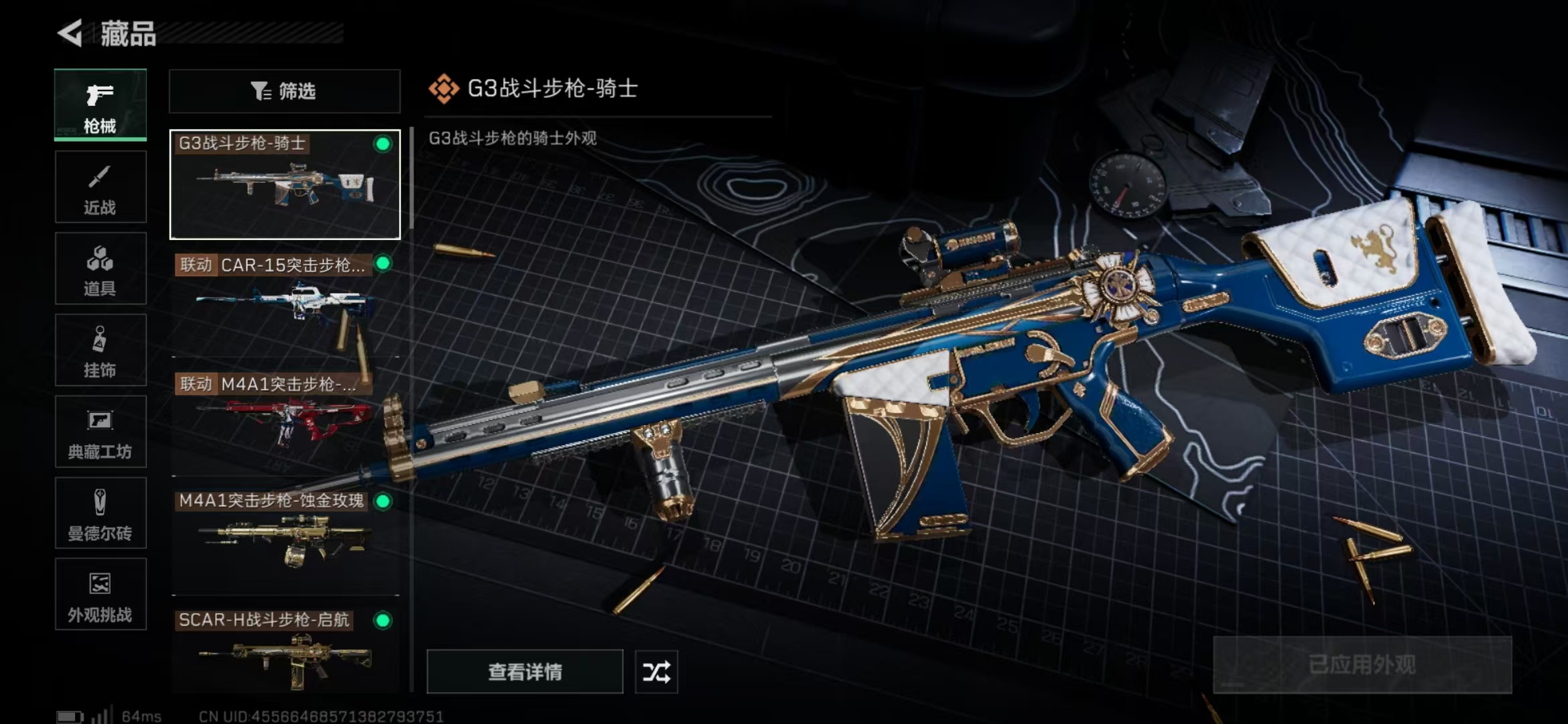This screenshot has height=724, width=1568.
Task: Open the 筛选 filter options panel
Action: [285, 90]
